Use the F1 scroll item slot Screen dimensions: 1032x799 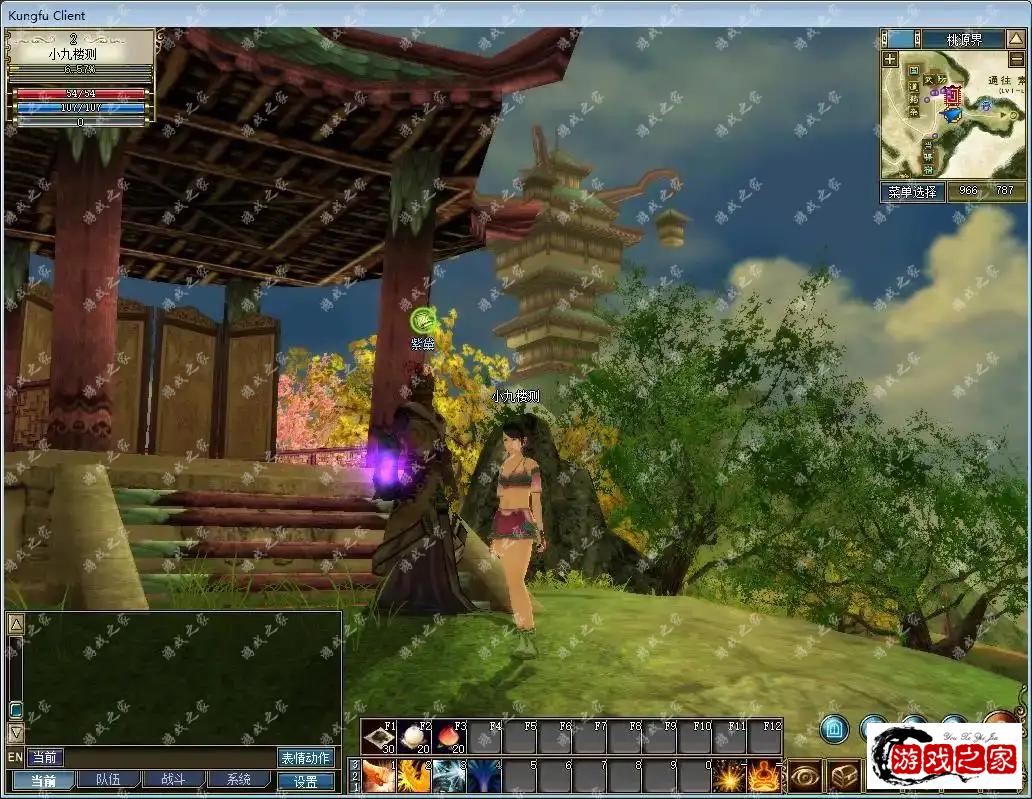click(x=378, y=738)
